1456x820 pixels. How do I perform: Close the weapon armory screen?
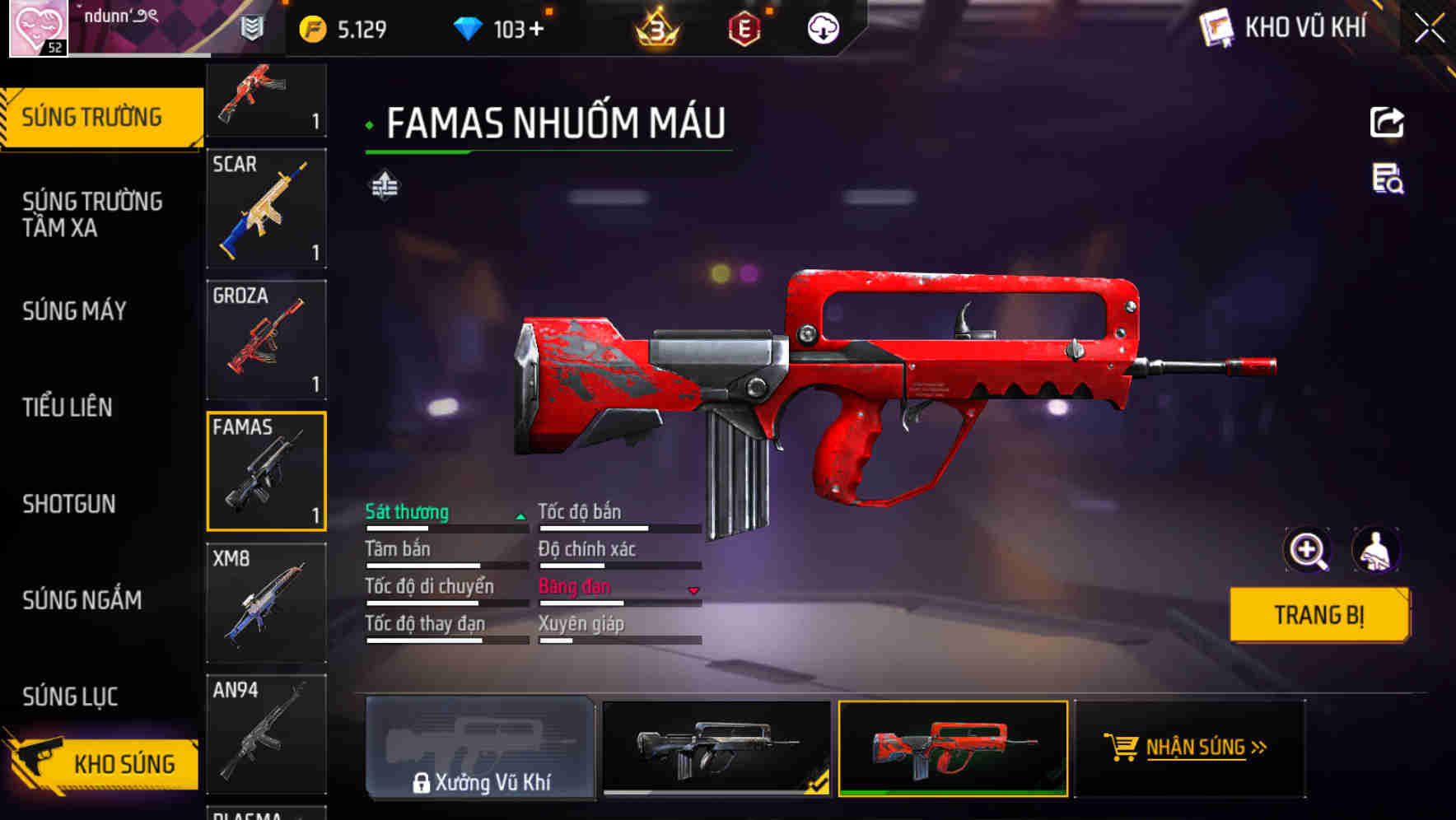pyautogui.click(x=1429, y=29)
